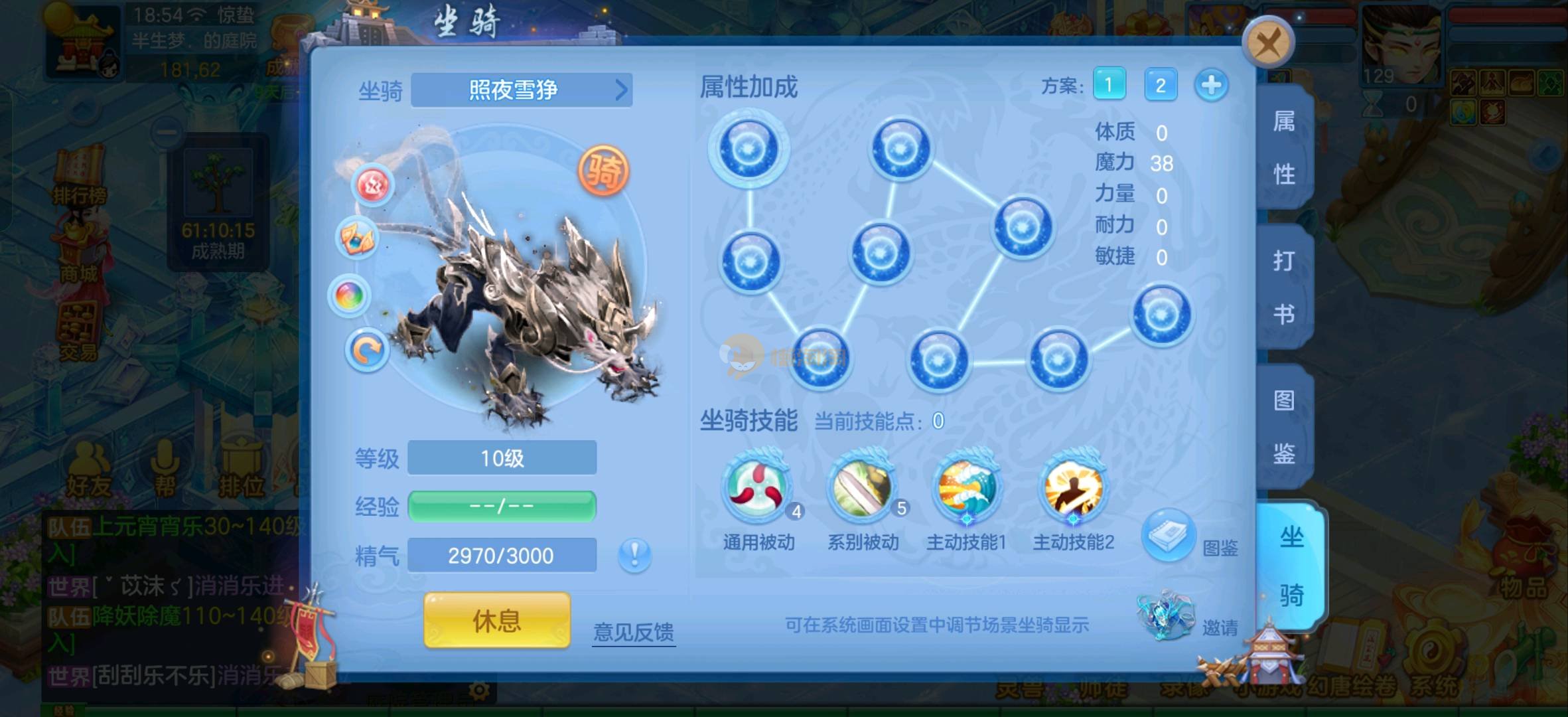Select attribute scheme 1
This screenshot has width=1568, height=717.
point(1109,84)
